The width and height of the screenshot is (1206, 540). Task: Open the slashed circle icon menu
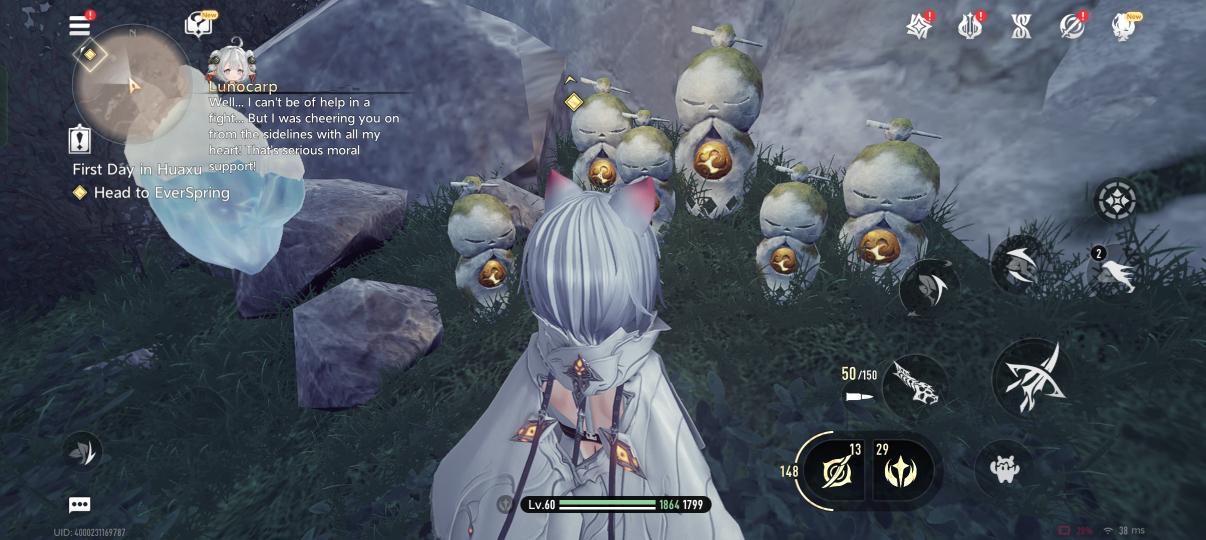[x=1073, y=26]
